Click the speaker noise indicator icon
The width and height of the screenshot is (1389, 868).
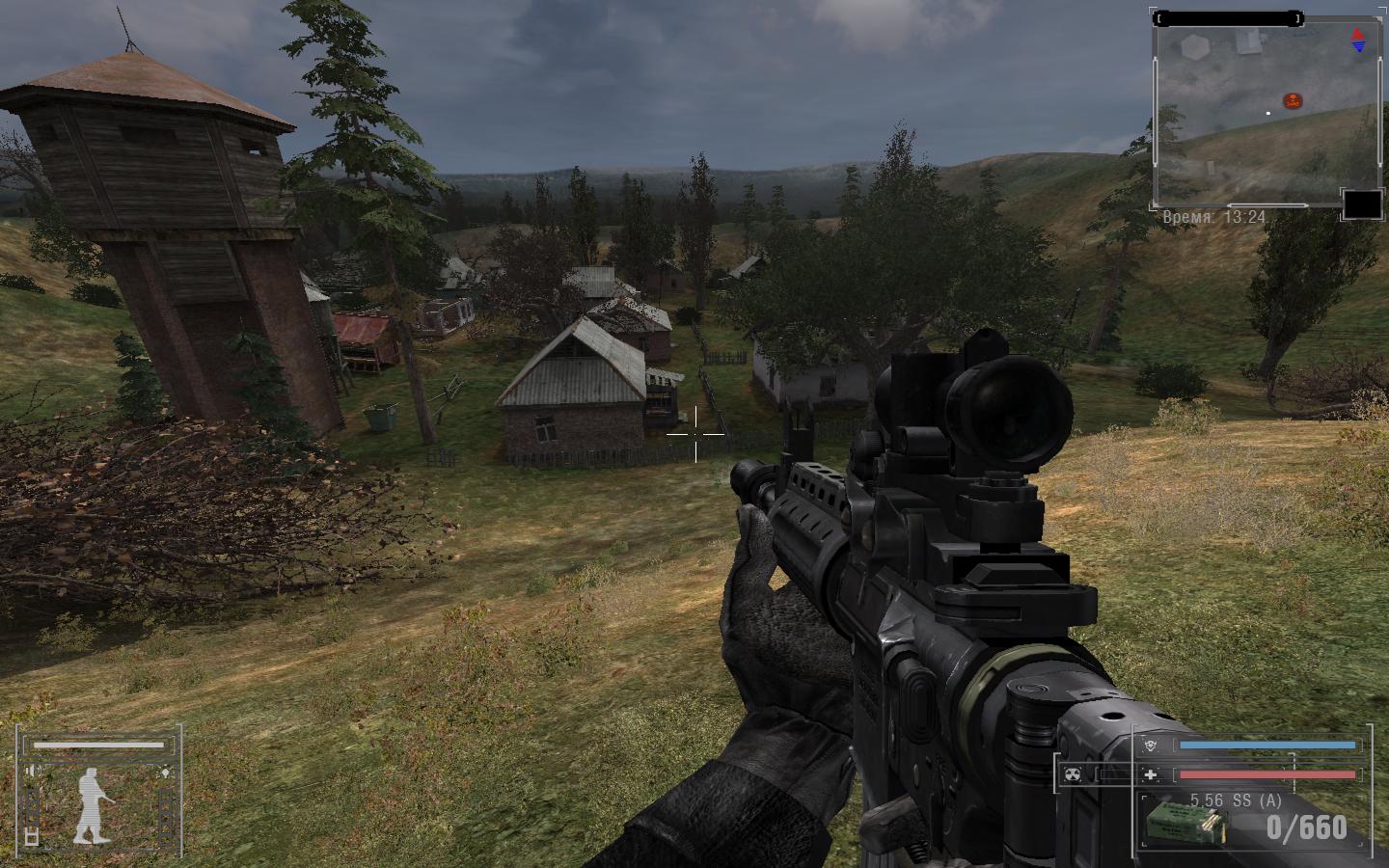pyautogui.click(x=34, y=771)
